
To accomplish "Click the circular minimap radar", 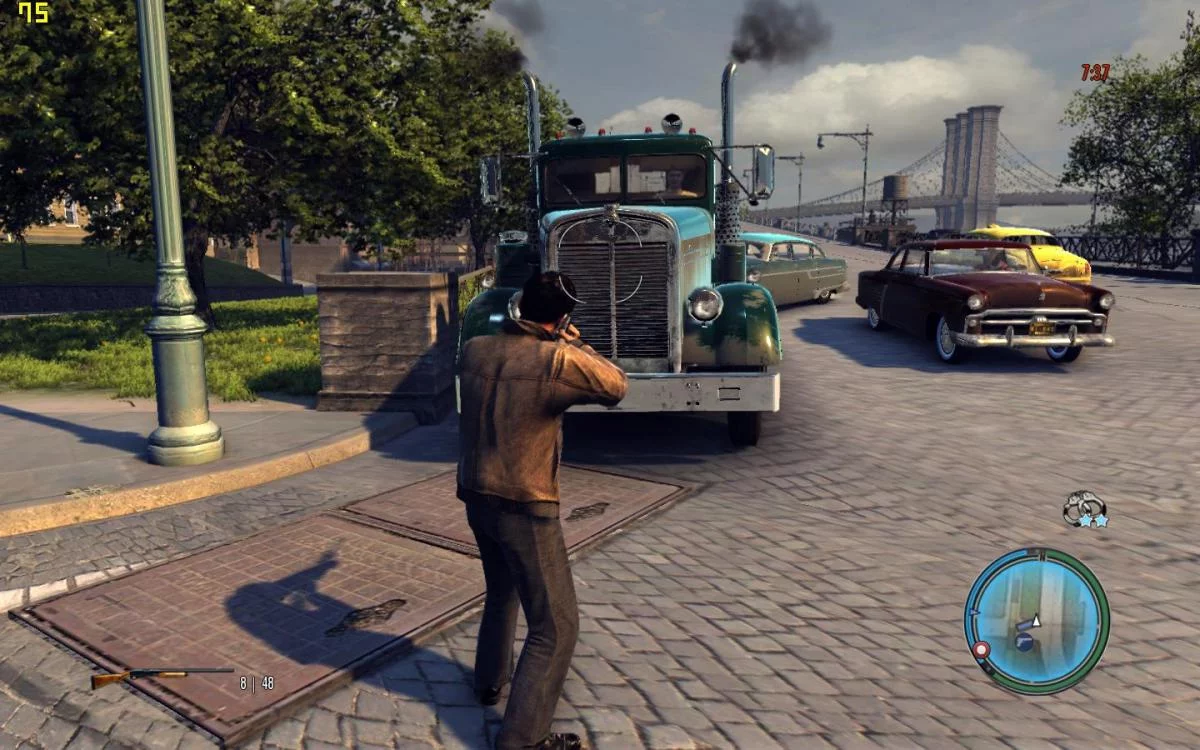I will [1036, 620].
